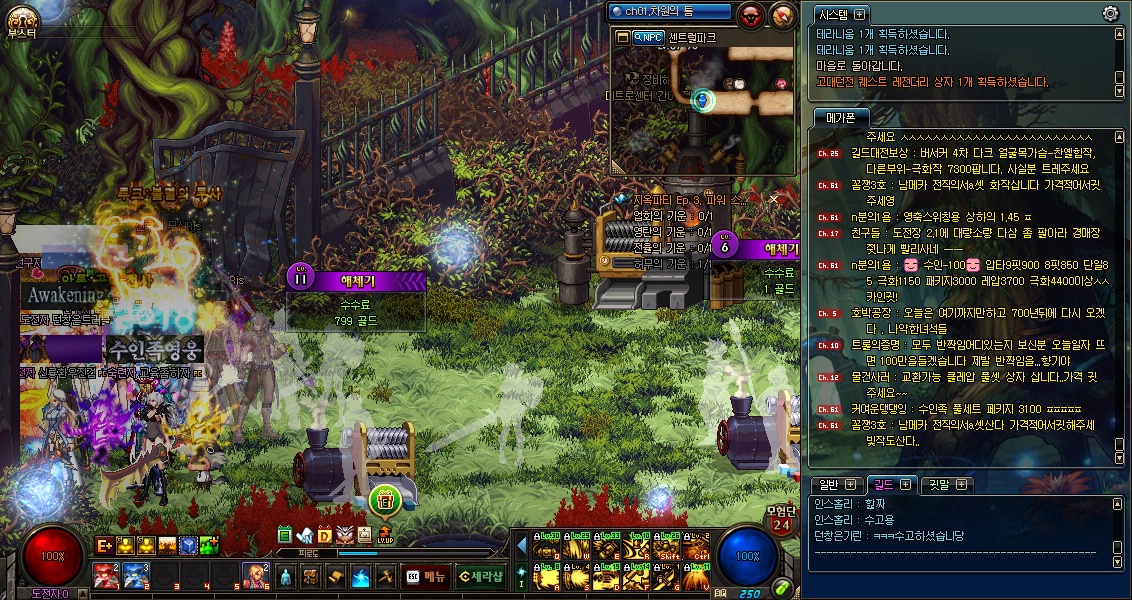Image resolution: width=1132 pixels, height=600 pixels.
Task: Switch to the 귓말 whisper tab
Action: click(x=944, y=485)
